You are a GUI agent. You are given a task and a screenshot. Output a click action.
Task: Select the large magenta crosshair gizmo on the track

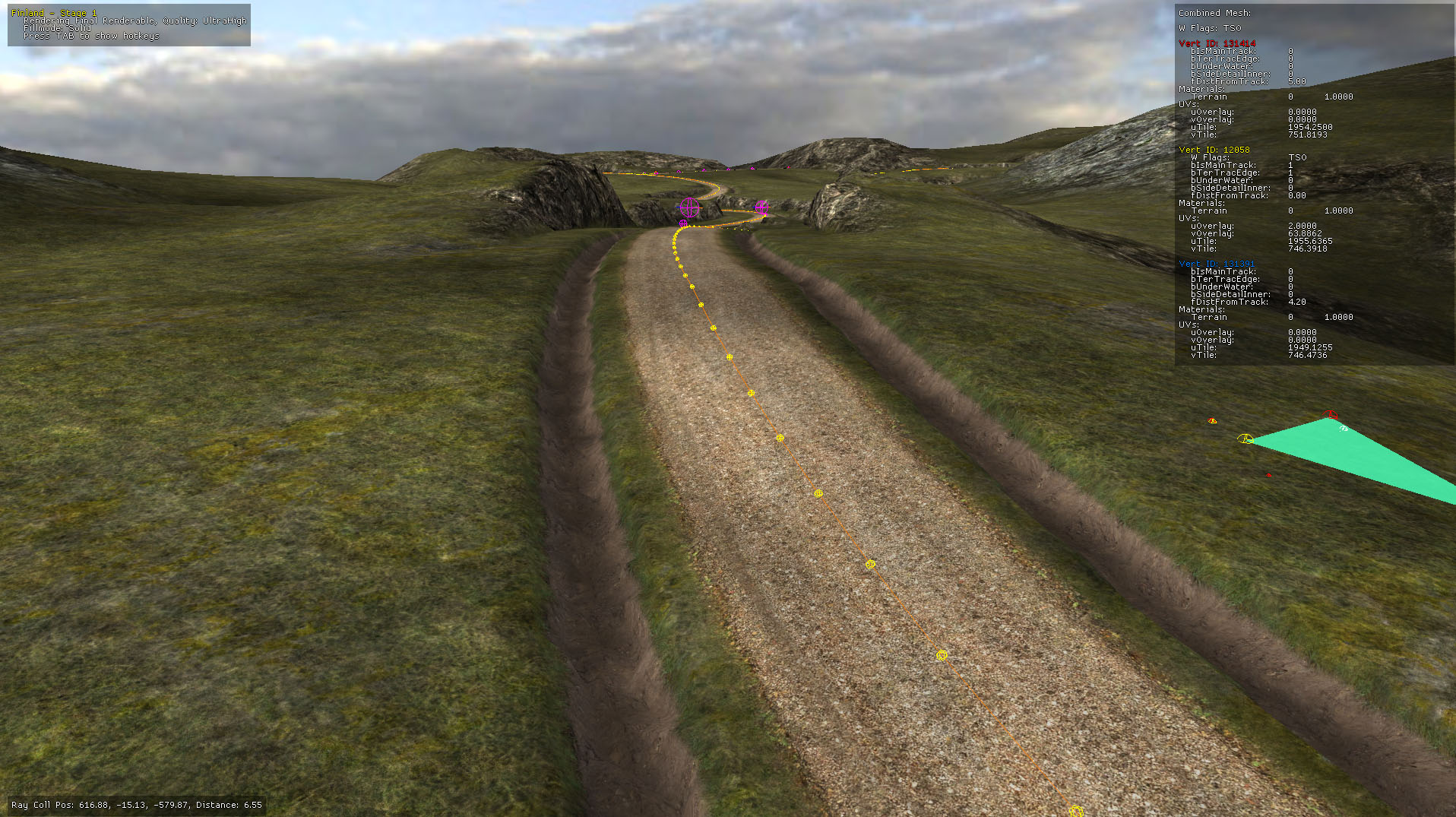689,207
